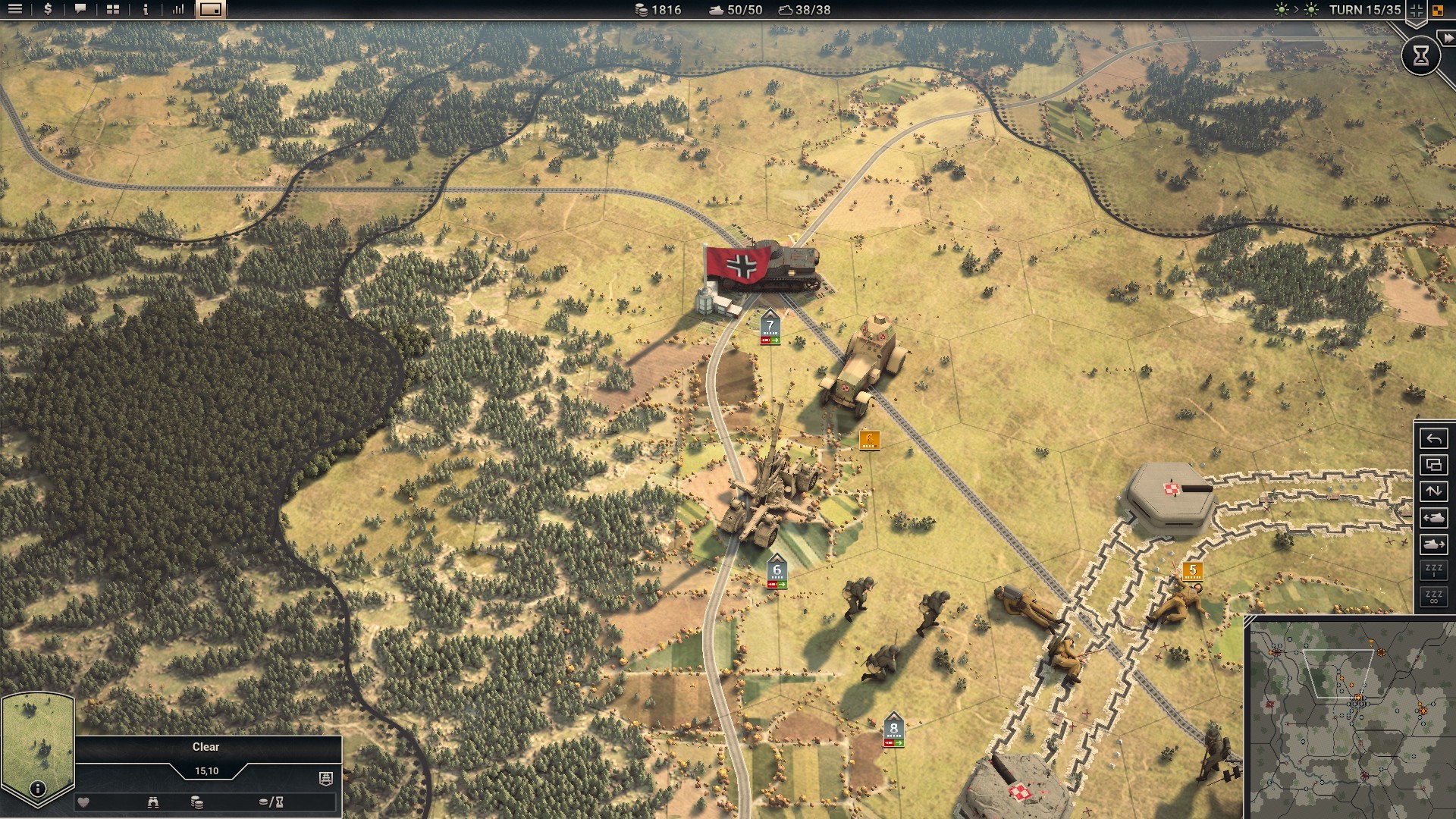Click the orange checkered square icon
Viewport: 1456px width, 819px height.
point(1438,11)
